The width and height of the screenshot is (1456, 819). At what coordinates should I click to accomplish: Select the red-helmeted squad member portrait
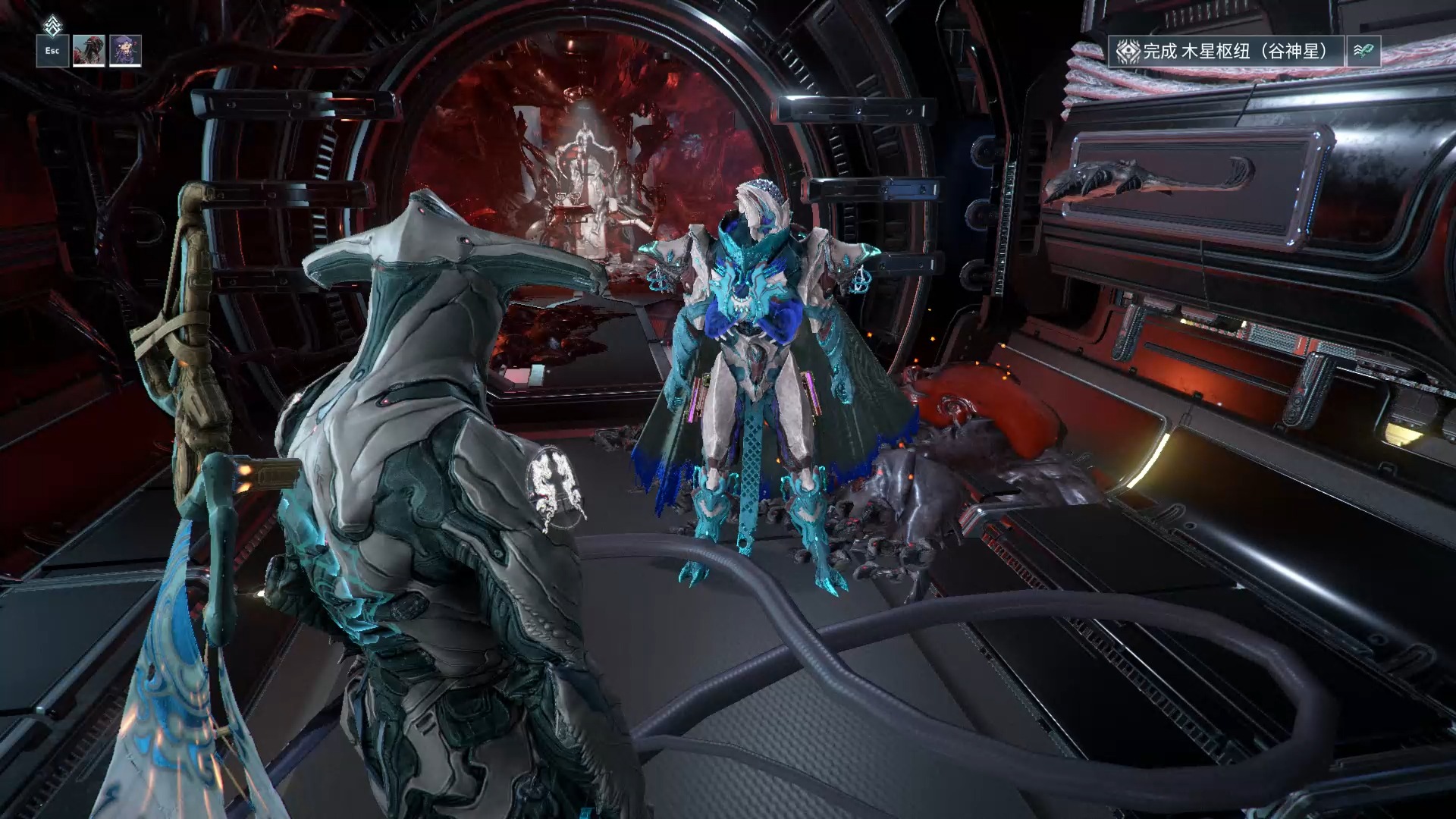89,51
